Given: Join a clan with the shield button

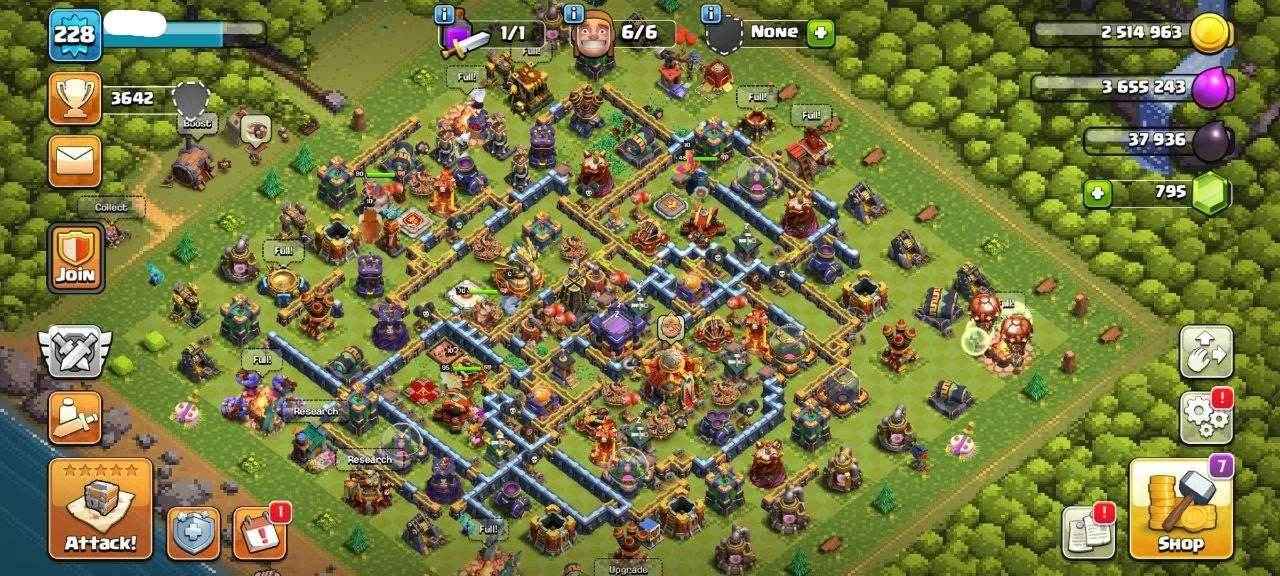Looking at the screenshot, I should (x=75, y=257).
